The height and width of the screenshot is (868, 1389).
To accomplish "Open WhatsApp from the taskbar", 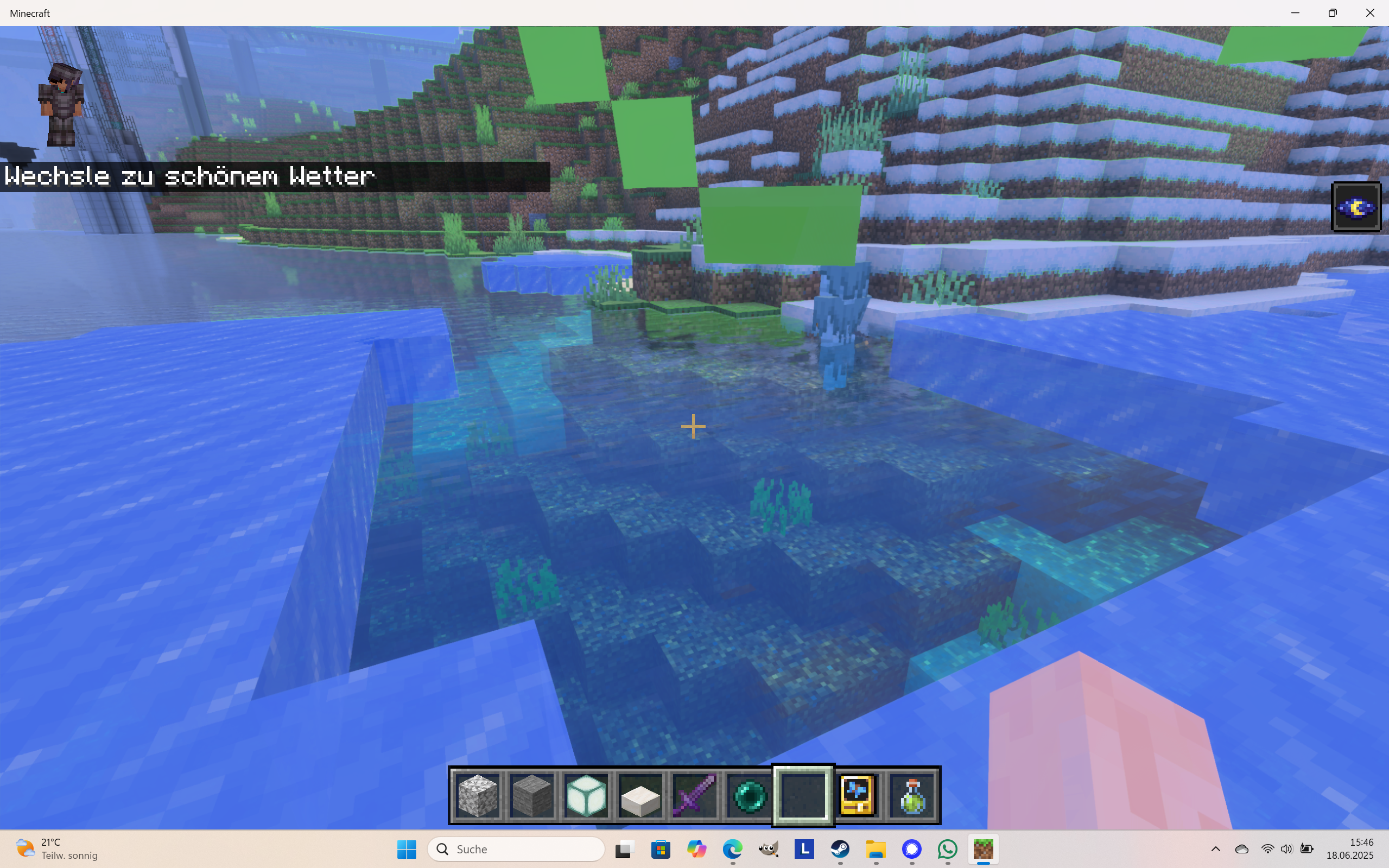I will [947, 850].
